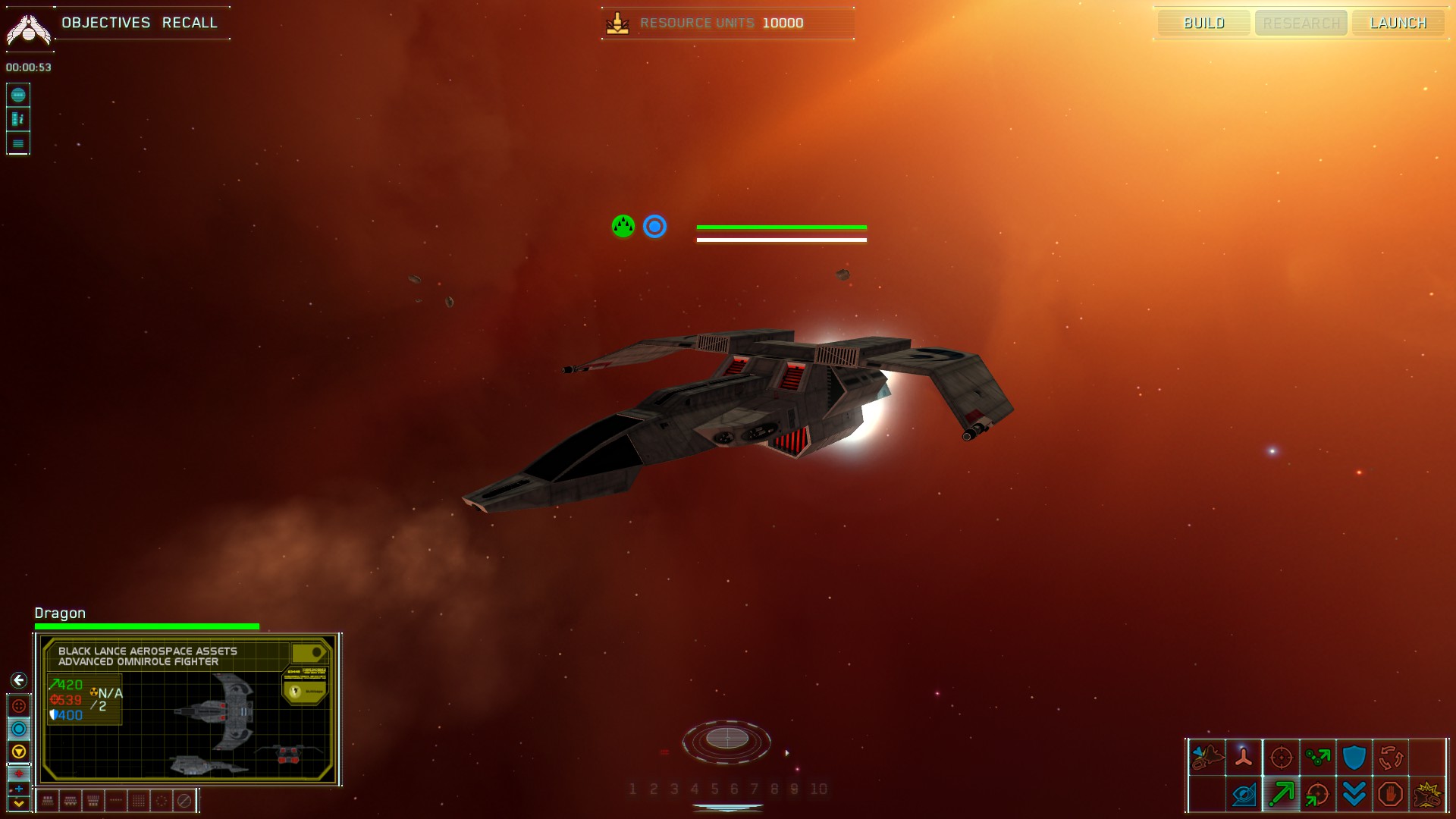Select the red crosshair attack command
Viewport: 1456px width, 819px height.
1281,757
